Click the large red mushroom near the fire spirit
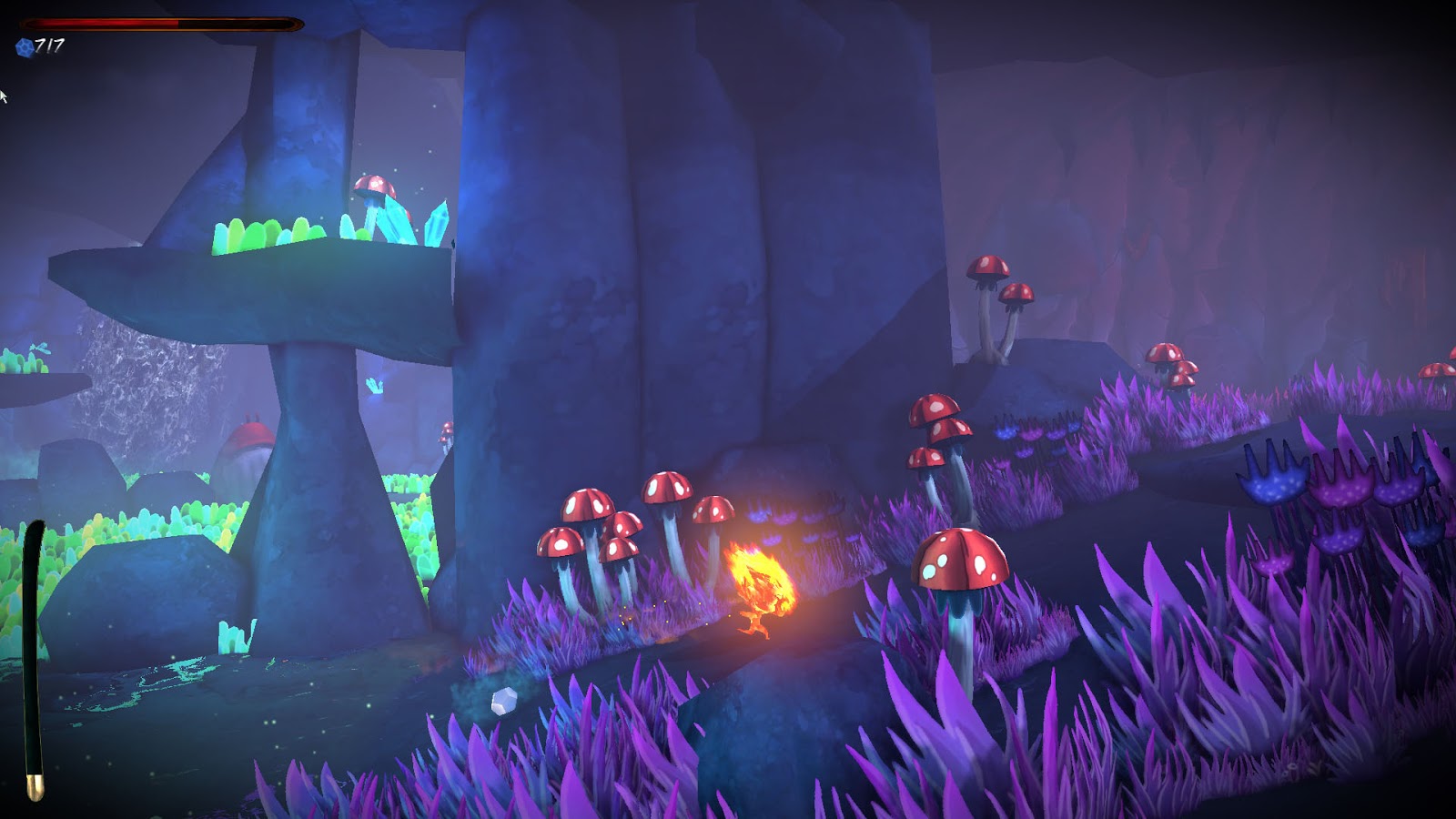Screen dimensions: 1456x819 tap(960, 560)
